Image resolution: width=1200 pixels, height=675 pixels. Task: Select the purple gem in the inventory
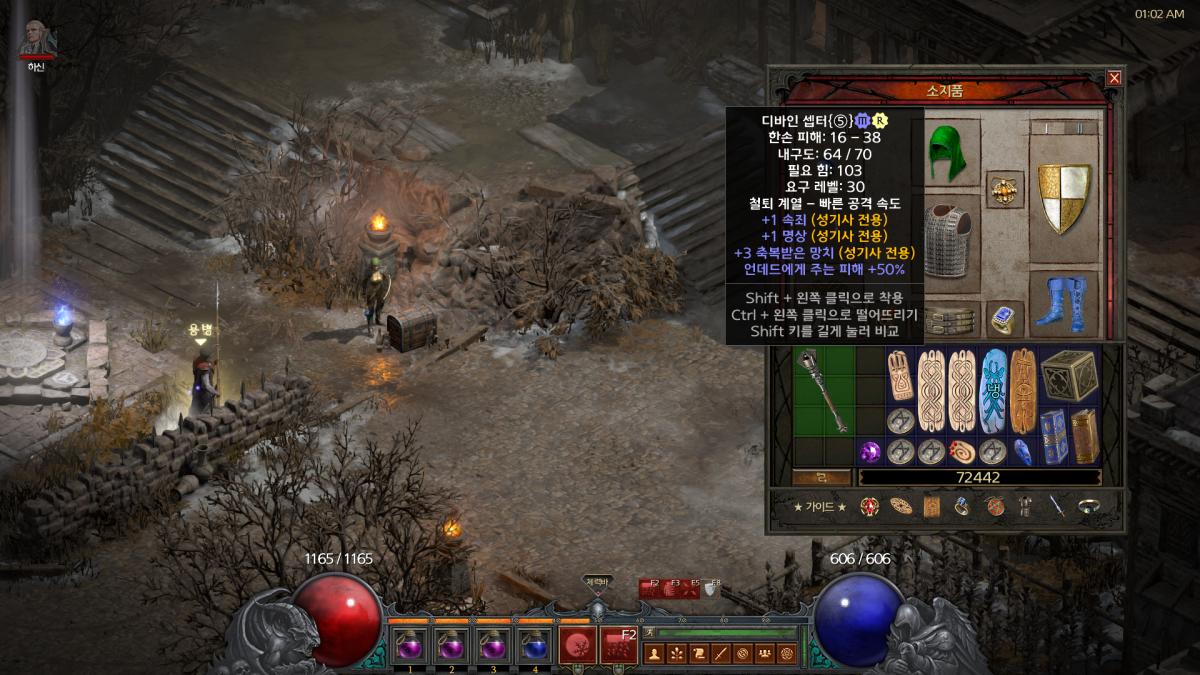point(870,451)
